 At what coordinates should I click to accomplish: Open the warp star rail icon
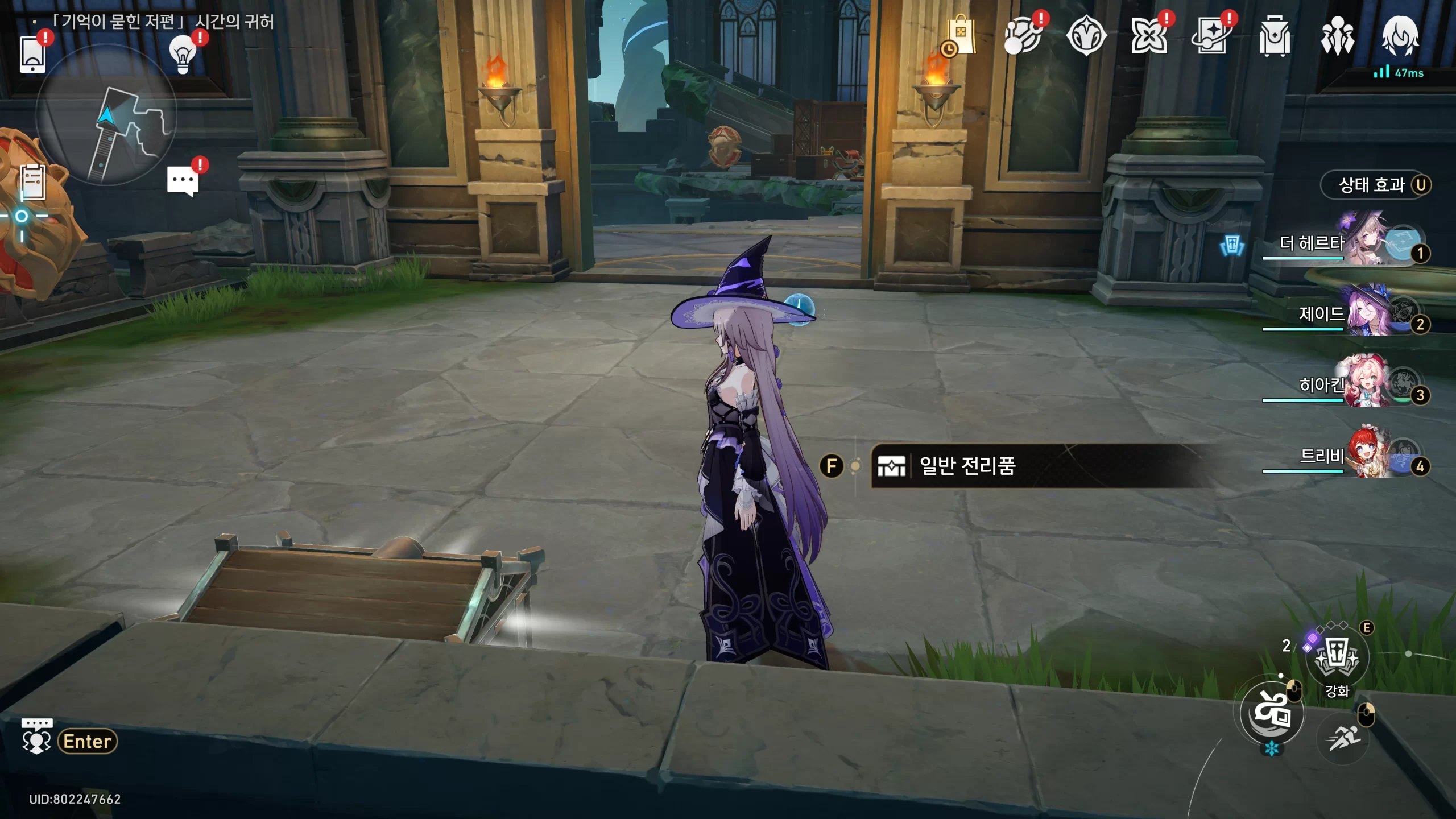1023,36
